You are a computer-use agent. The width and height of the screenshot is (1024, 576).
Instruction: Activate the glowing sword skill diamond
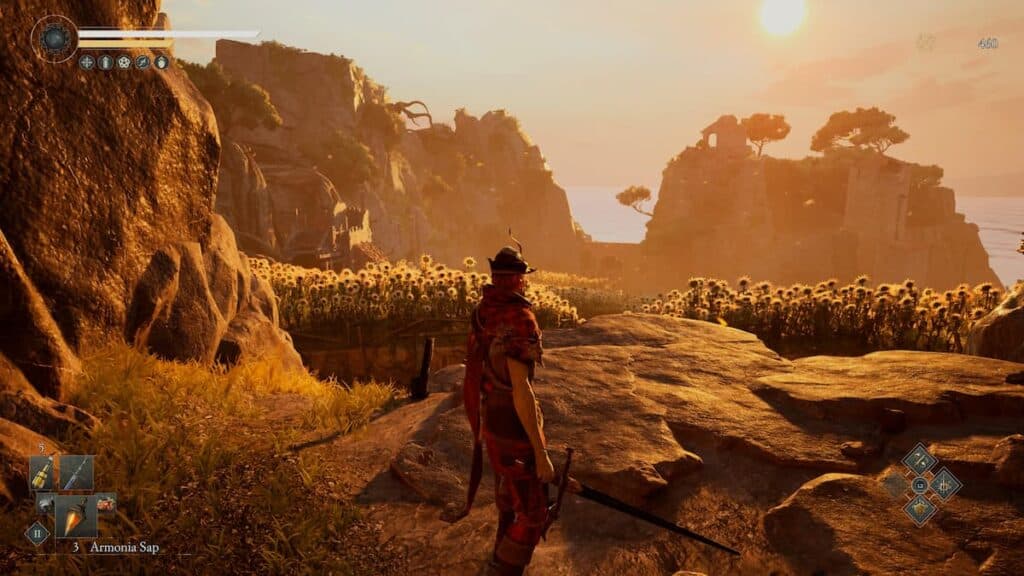pos(944,484)
